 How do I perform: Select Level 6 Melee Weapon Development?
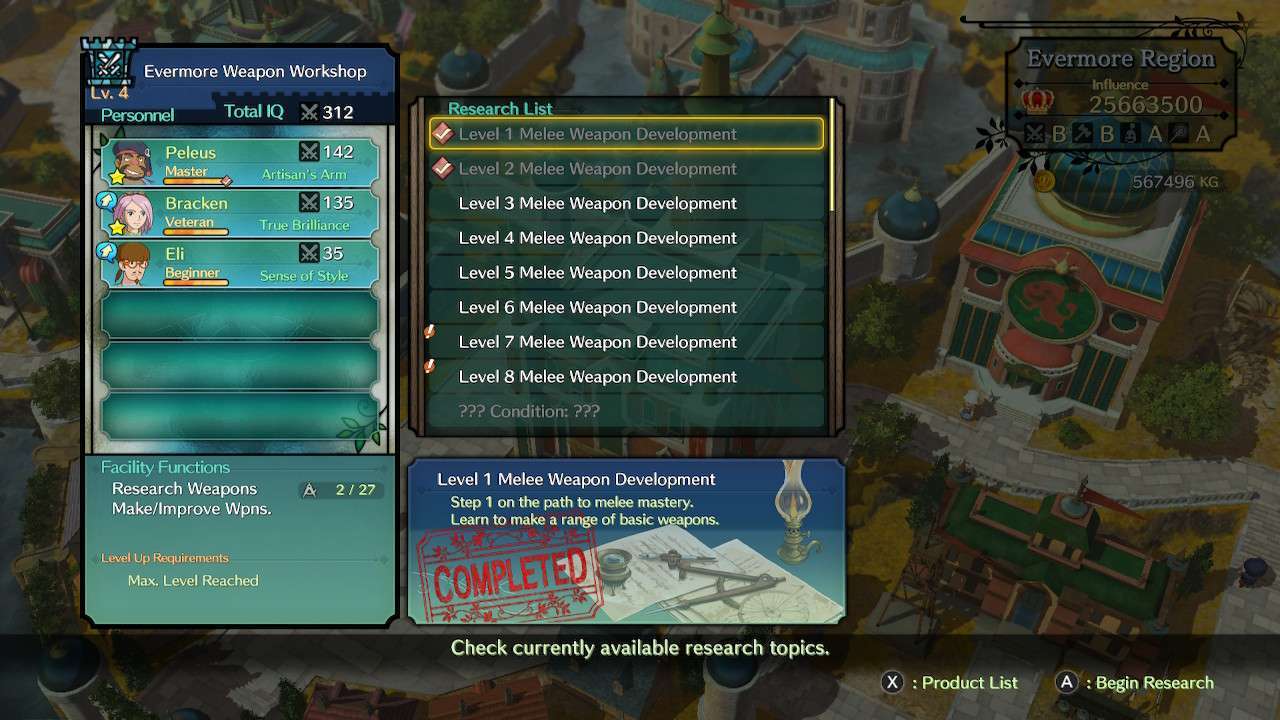[626, 307]
